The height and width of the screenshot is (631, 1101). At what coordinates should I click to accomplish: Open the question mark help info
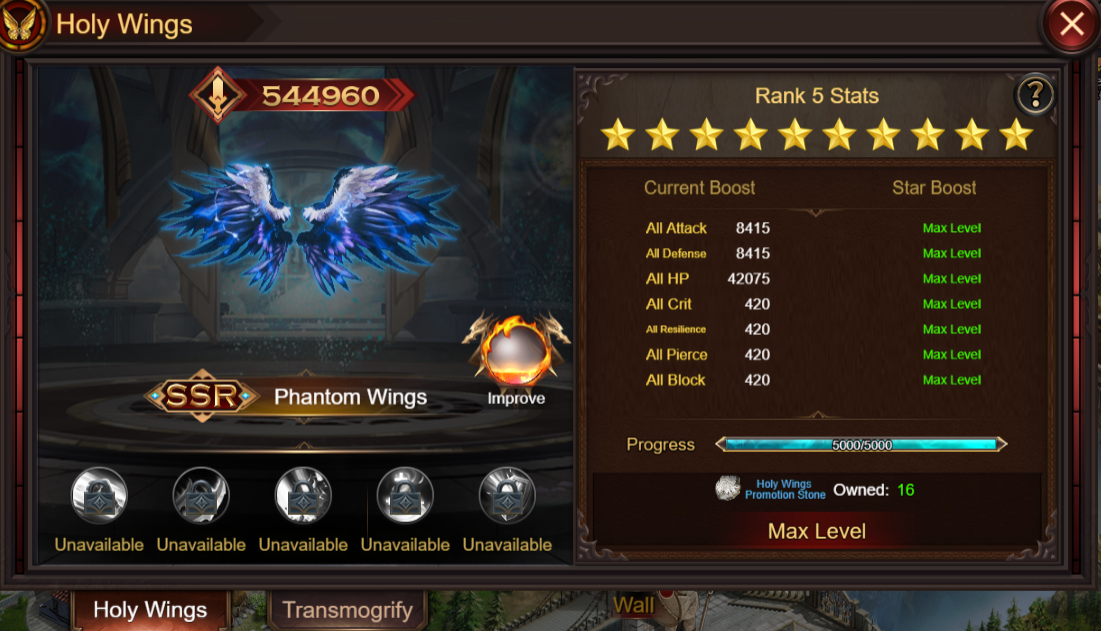(1035, 95)
